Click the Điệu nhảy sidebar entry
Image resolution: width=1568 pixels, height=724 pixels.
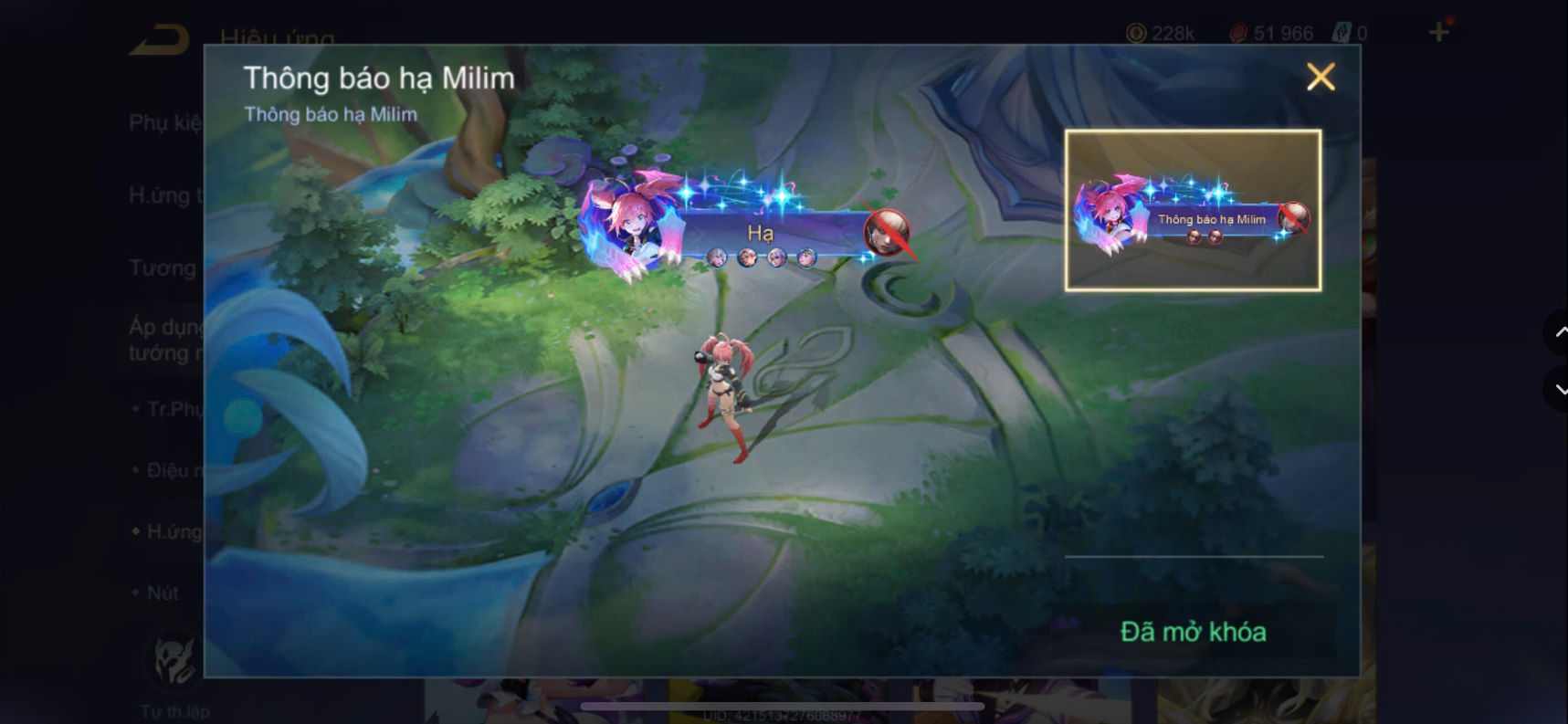click(172, 469)
